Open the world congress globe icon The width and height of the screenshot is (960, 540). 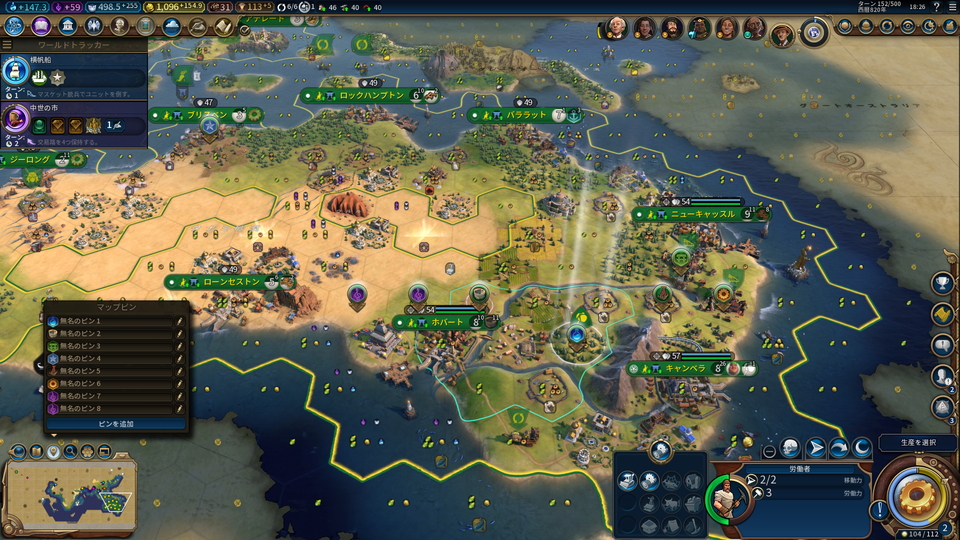(814, 32)
